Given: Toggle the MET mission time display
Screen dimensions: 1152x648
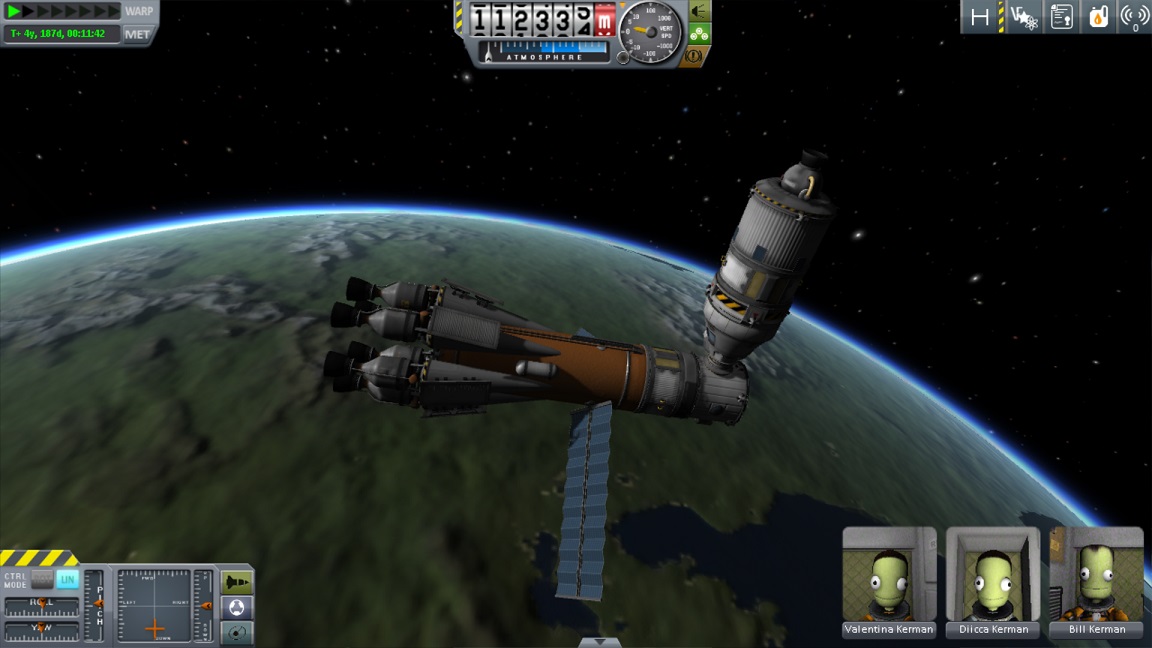Looking at the screenshot, I should click(x=138, y=34).
